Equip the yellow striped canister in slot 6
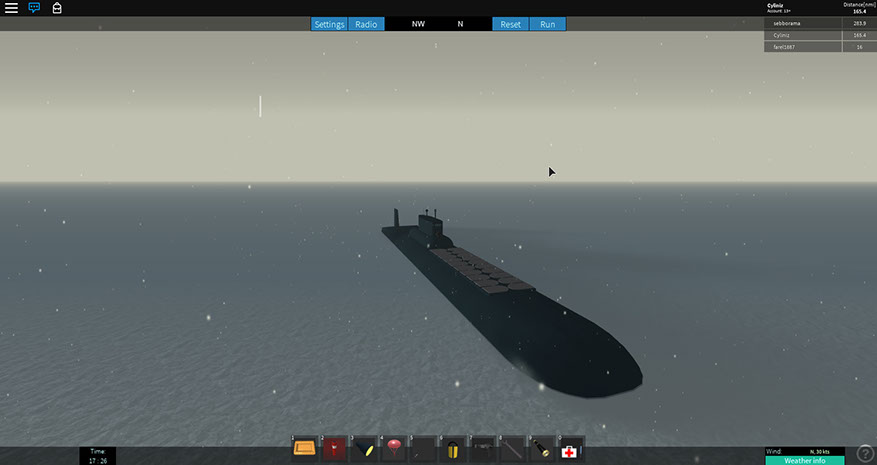877x465 pixels. 453,449
